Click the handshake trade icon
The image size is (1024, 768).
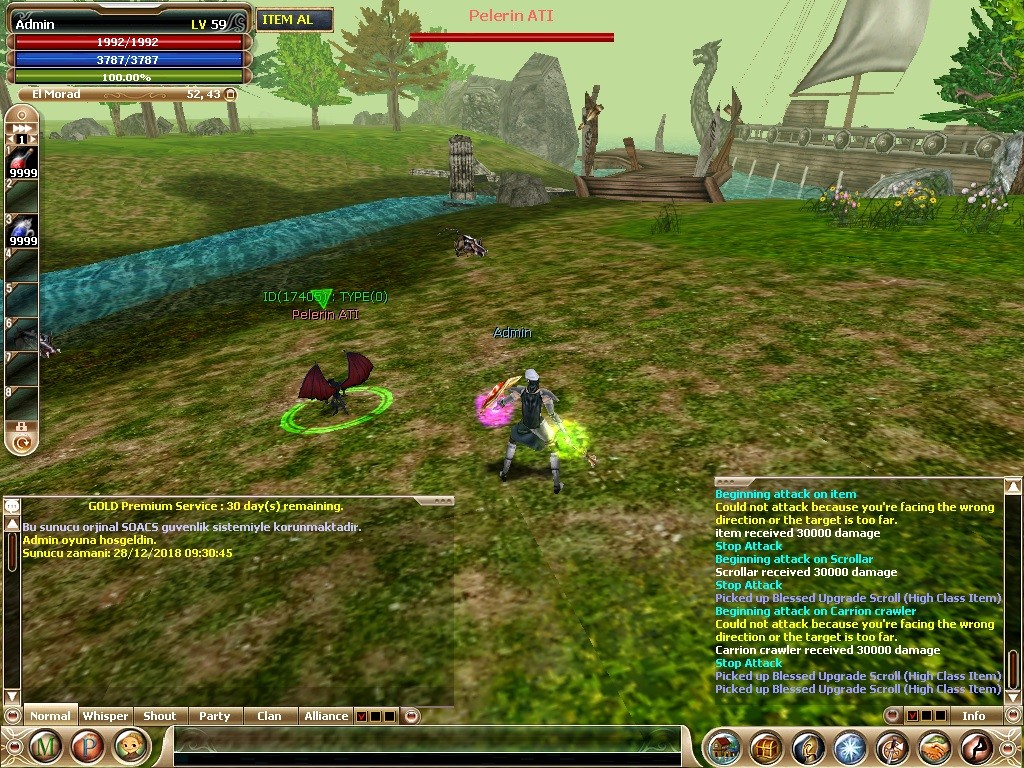coord(934,748)
